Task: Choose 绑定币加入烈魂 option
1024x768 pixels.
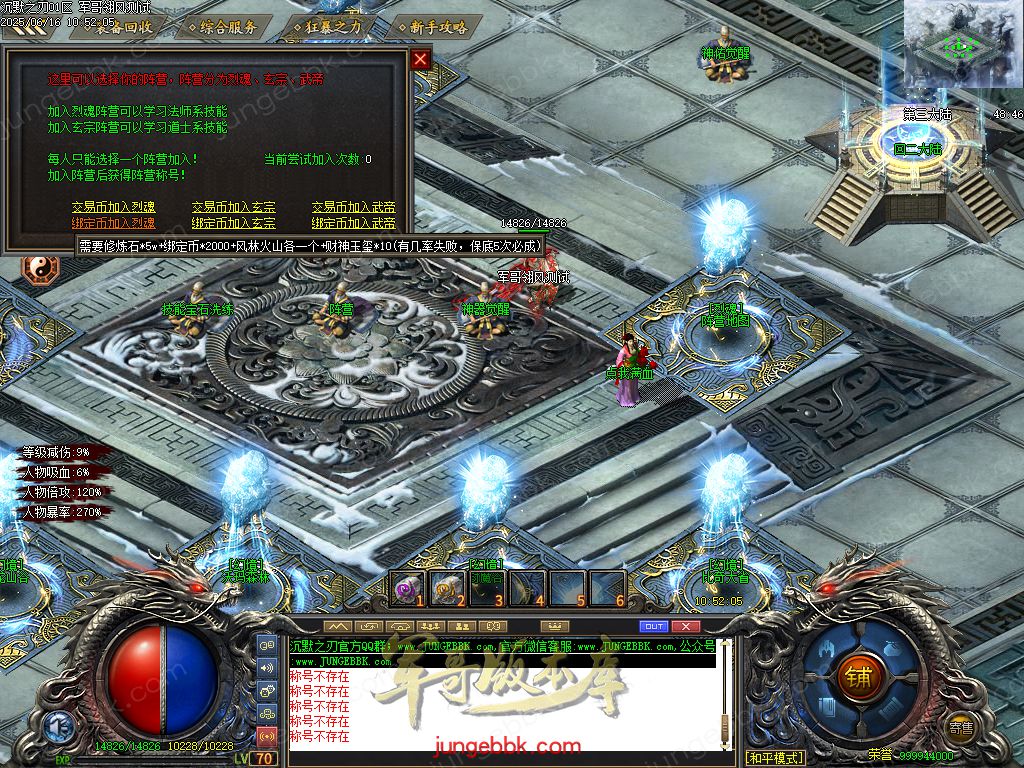Action: point(113,222)
